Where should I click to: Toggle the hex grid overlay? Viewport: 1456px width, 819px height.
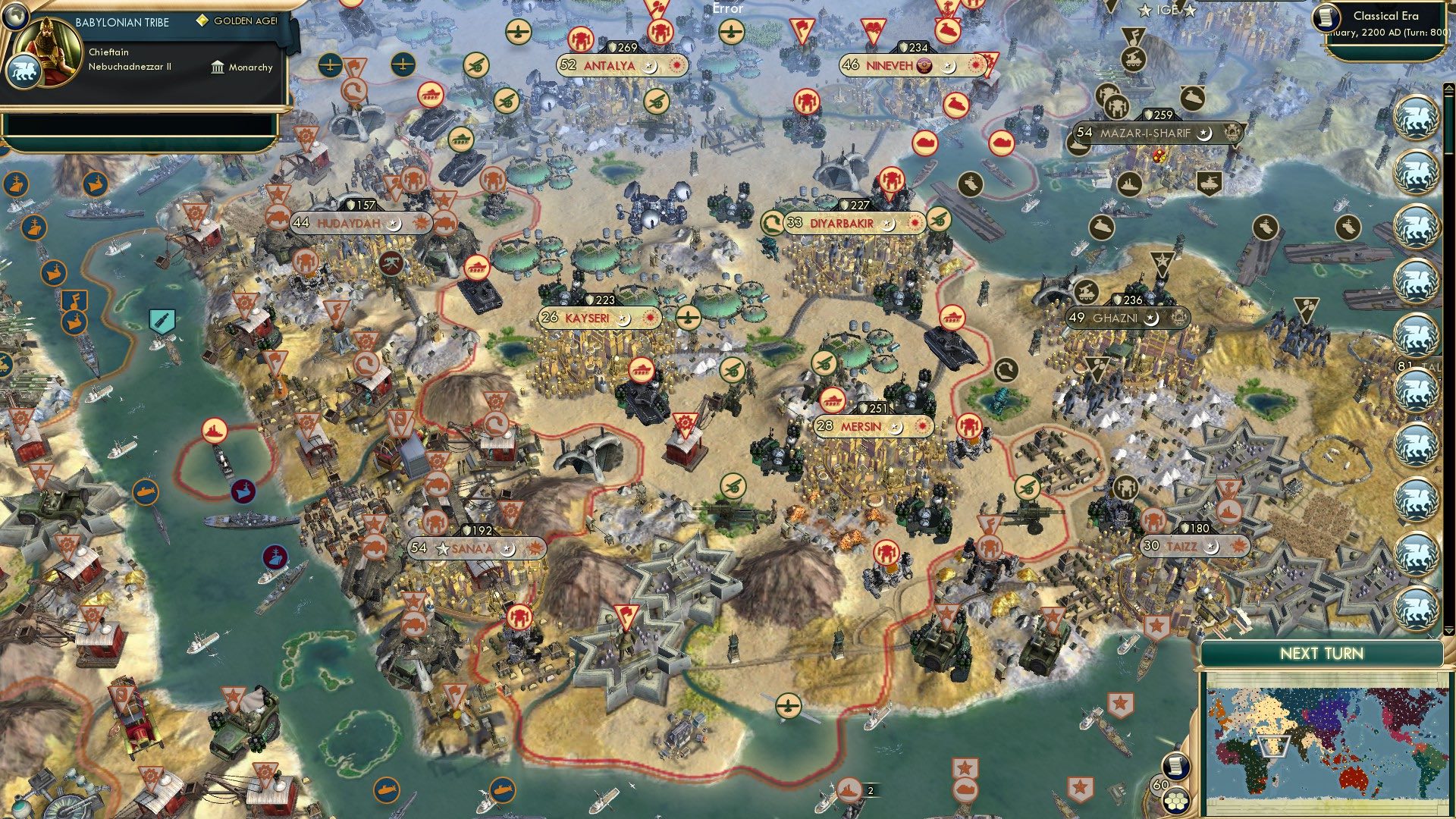1175,801
